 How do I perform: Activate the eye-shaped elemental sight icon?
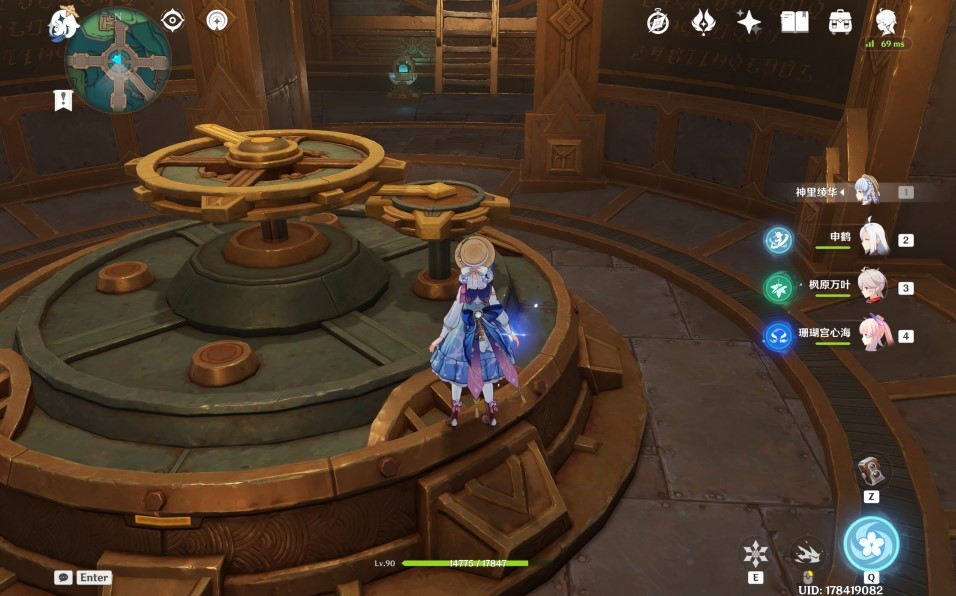174,20
